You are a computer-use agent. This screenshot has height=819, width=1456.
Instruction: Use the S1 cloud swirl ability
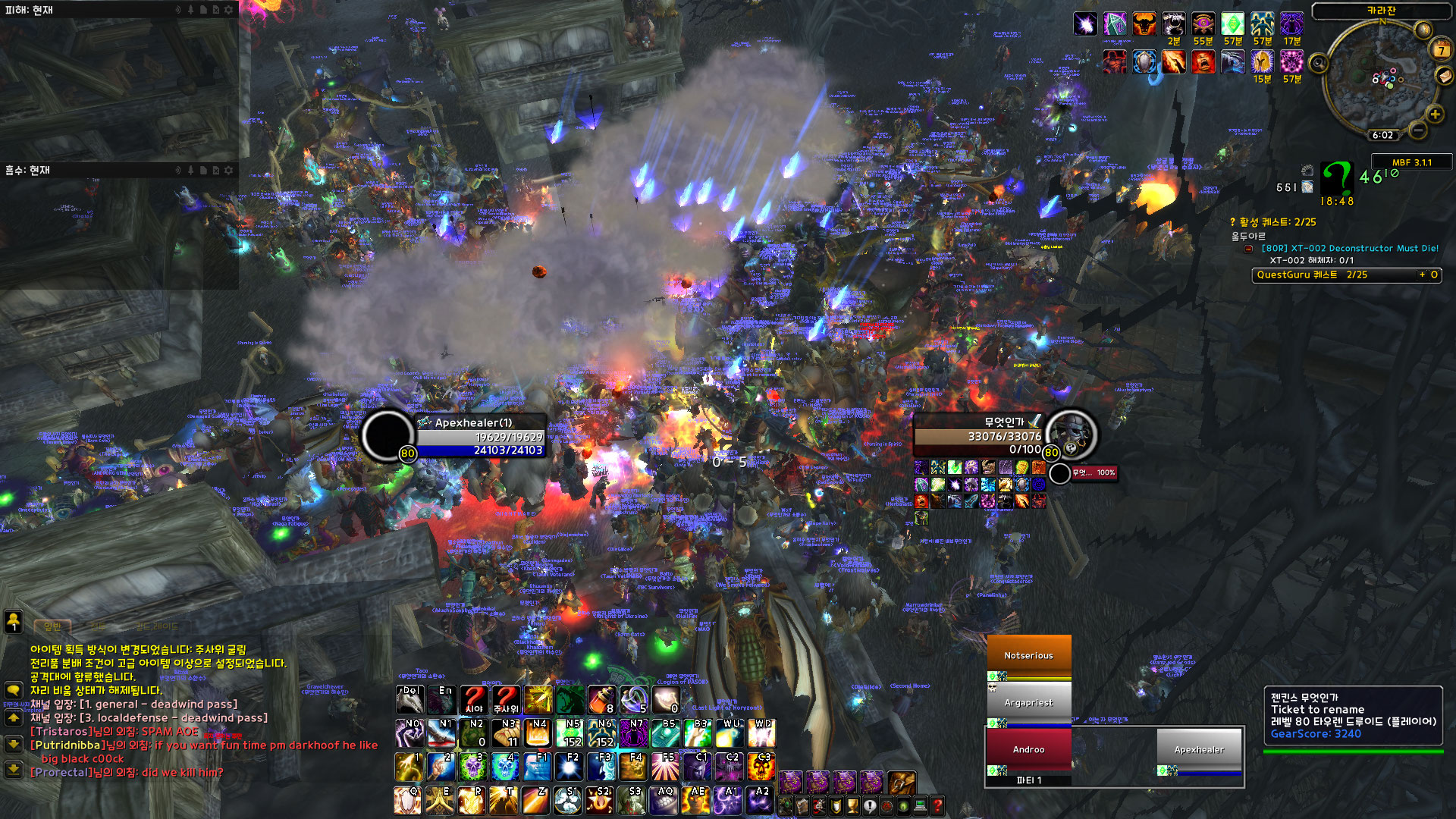pos(568,800)
